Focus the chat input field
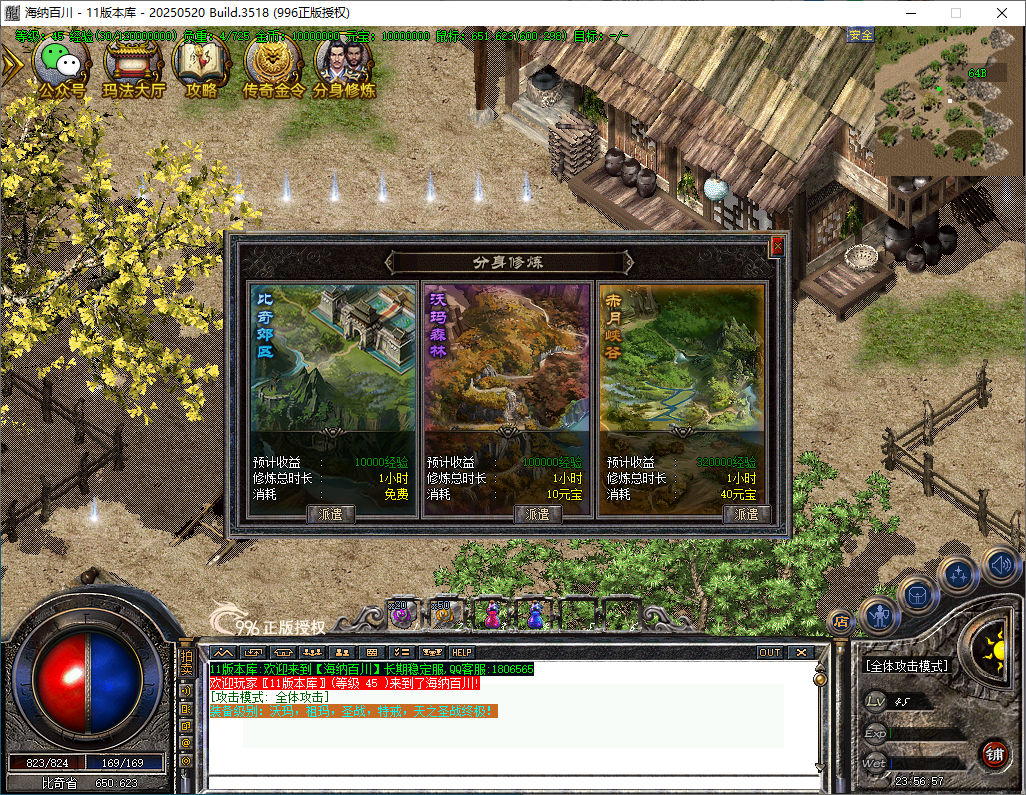1026x795 pixels. [510, 781]
